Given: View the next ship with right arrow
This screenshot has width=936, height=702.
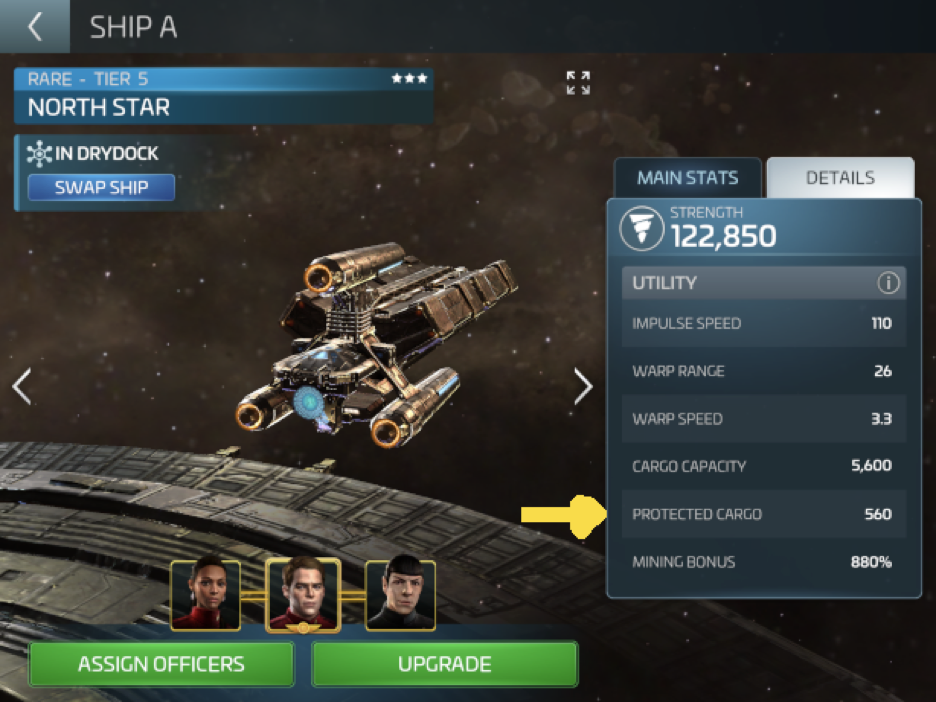Looking at the screenshot, I should point(584,386).
